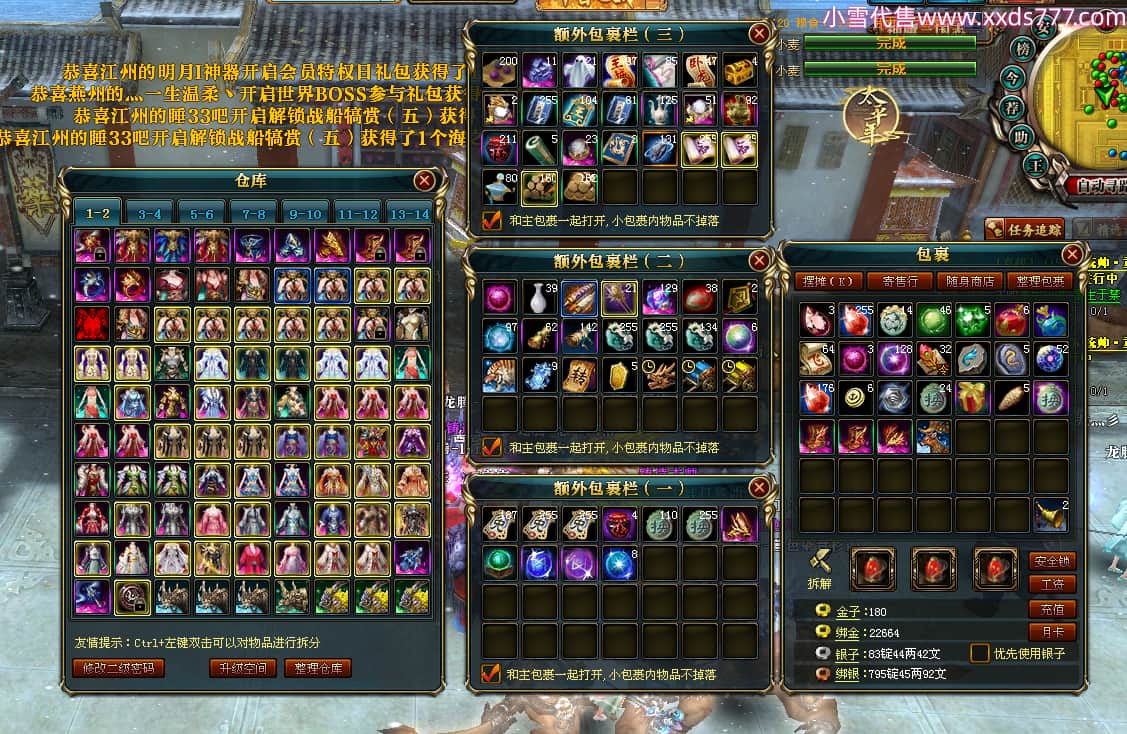Close the 包裹 bag window

coord(1072,254)
